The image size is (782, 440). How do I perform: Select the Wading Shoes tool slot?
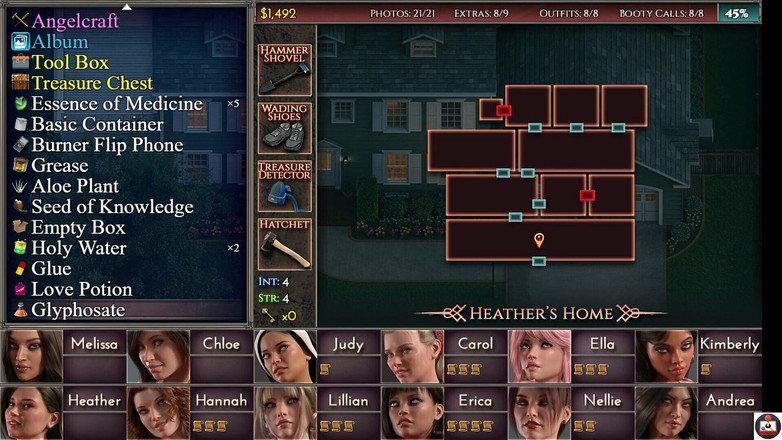click(x=284, y=128)
